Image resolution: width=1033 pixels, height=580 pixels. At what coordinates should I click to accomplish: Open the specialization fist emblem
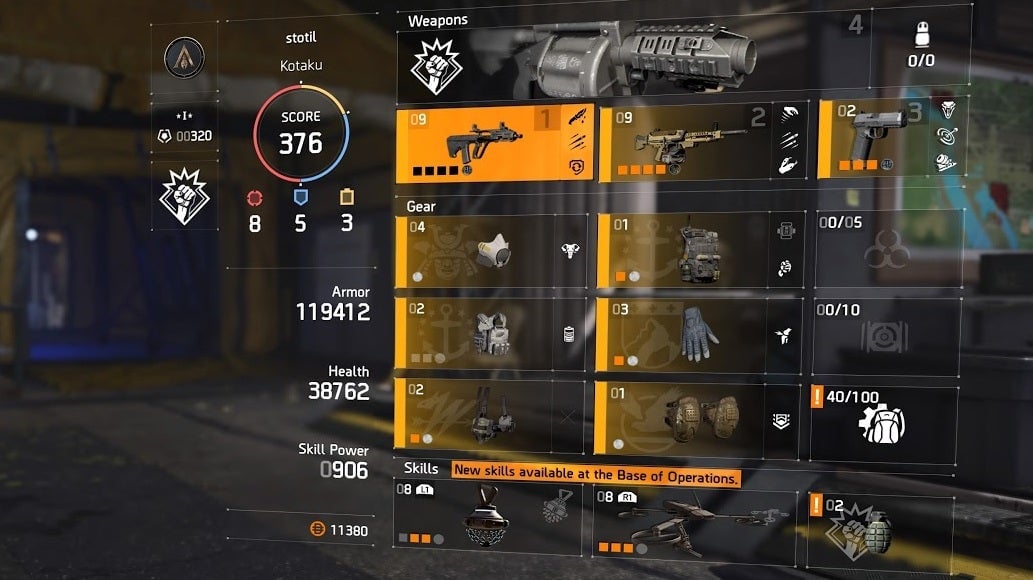[184, 197]
